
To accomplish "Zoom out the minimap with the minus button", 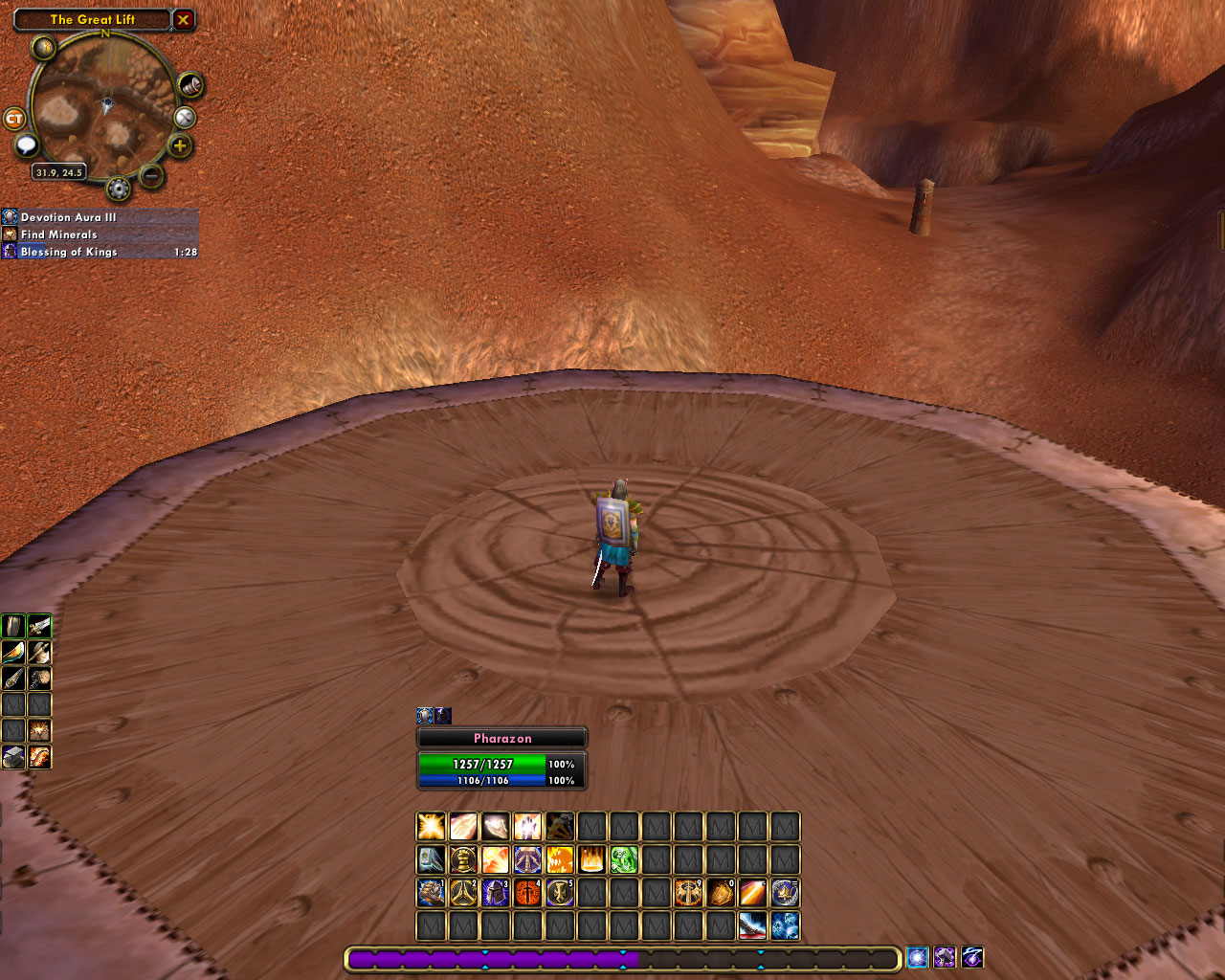I will (x=150, y=175).
